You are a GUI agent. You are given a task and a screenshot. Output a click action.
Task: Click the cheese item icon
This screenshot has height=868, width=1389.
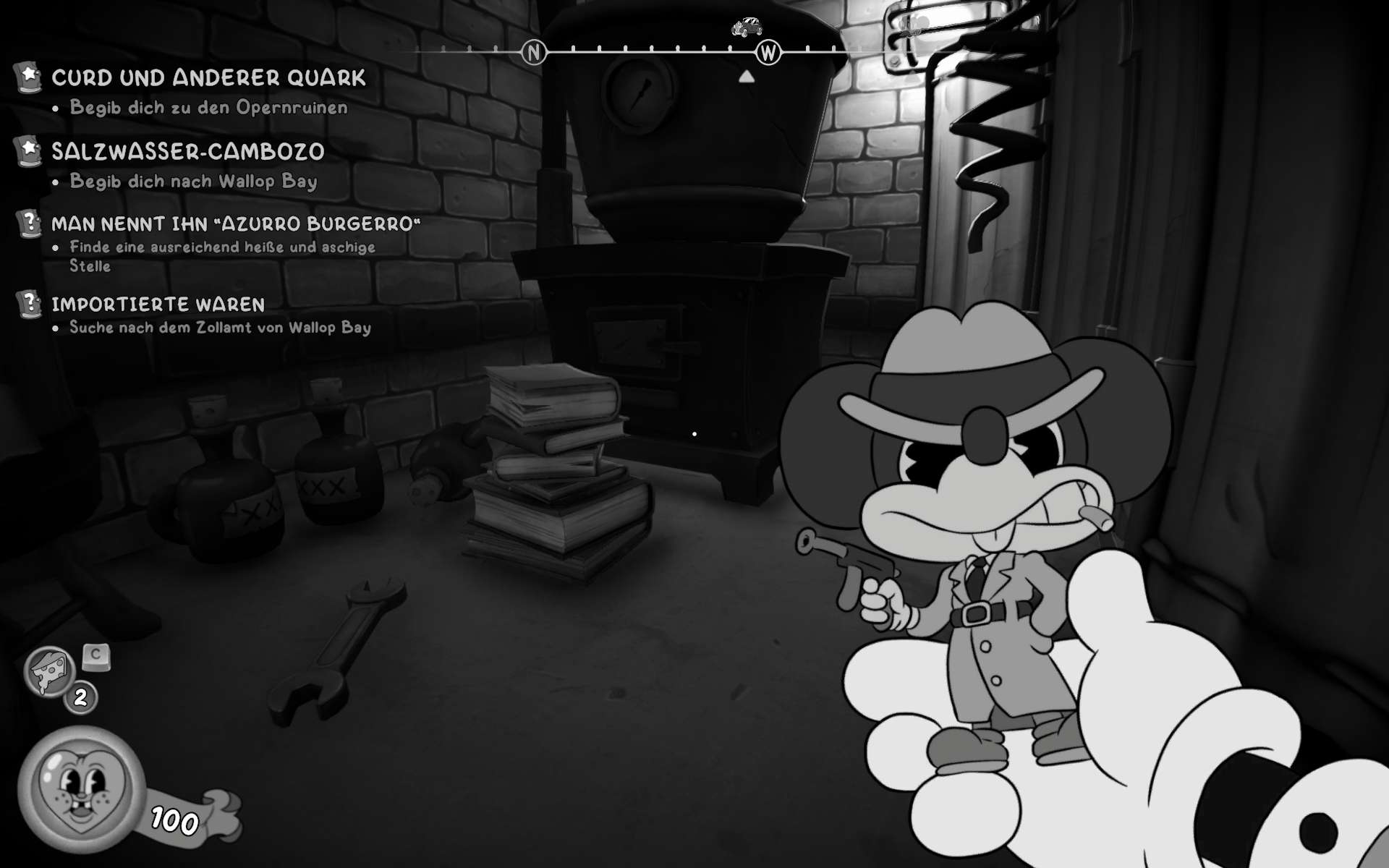click(x=49, y=671)
